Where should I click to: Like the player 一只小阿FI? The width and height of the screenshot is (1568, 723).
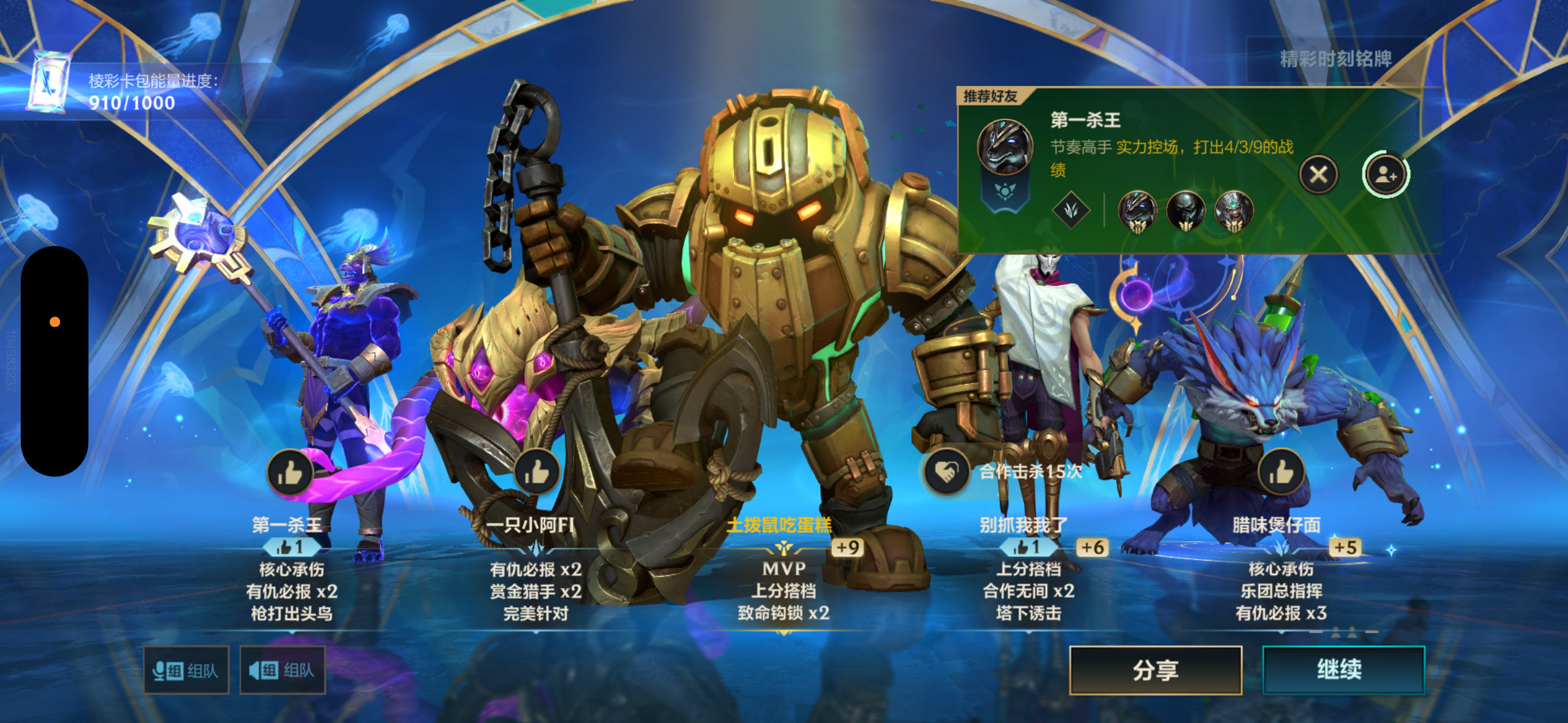pyautogui.click(x=537, y=472)
